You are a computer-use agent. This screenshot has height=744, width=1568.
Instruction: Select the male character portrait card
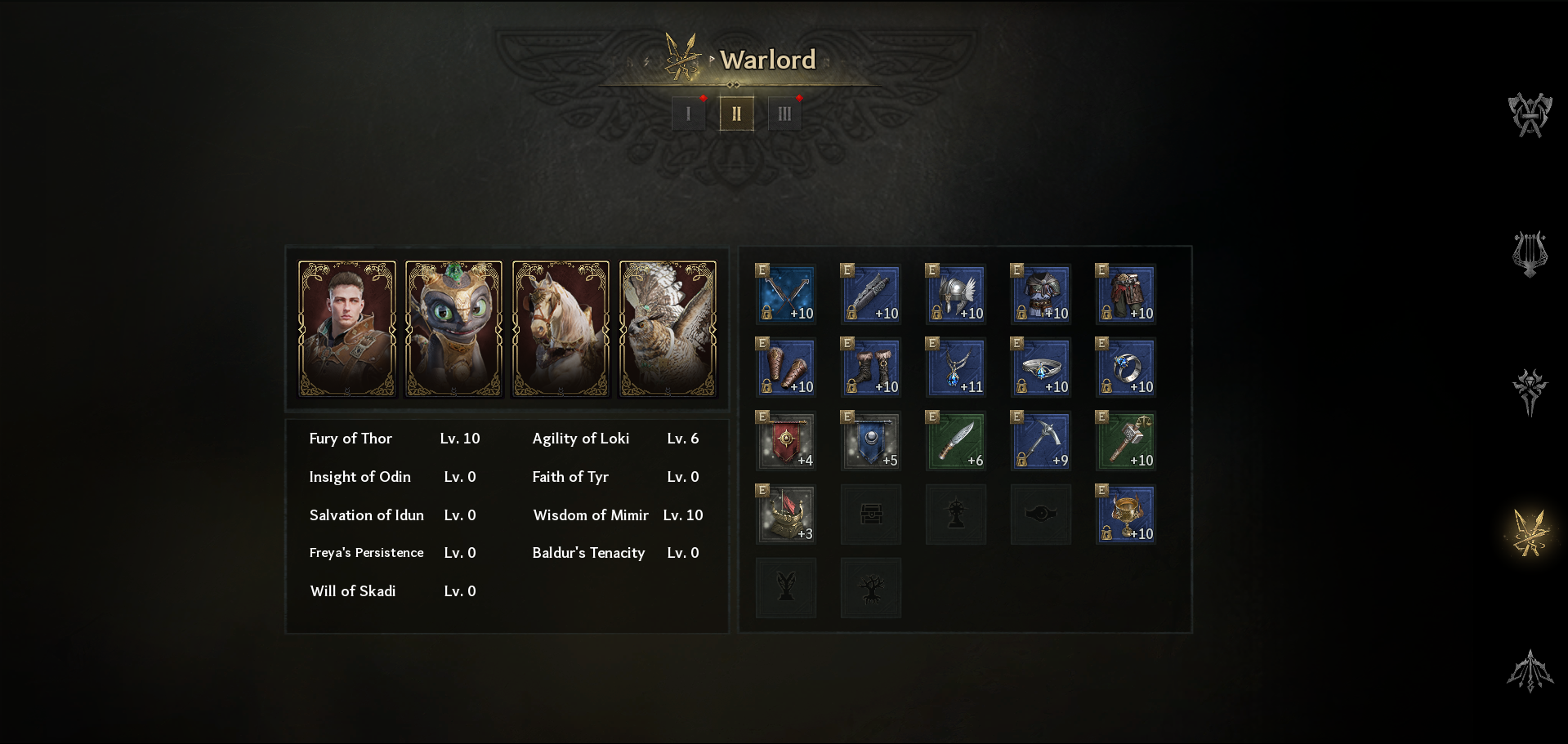point(347,328)
